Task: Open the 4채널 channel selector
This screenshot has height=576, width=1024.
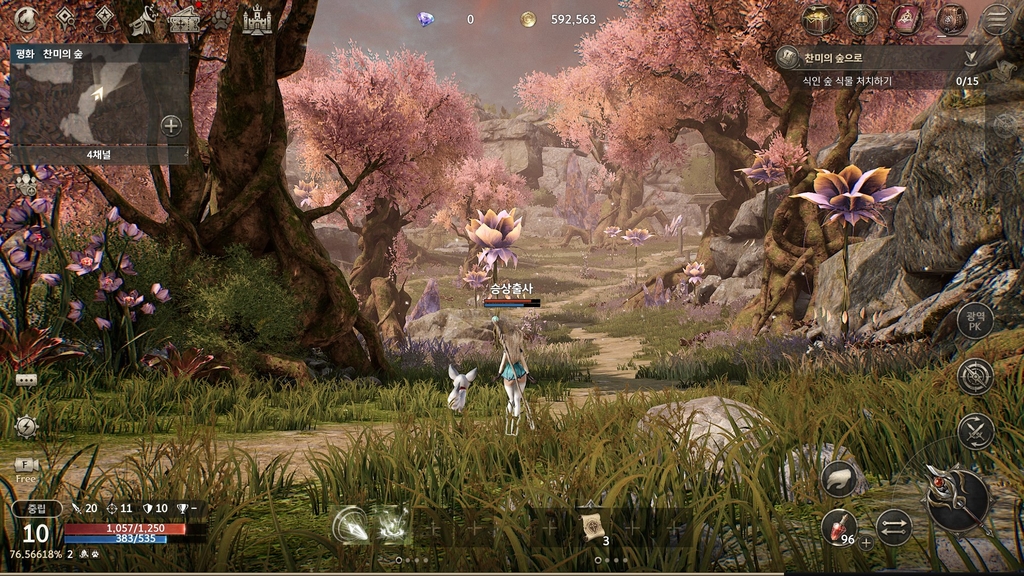Action: coord(99,155)
